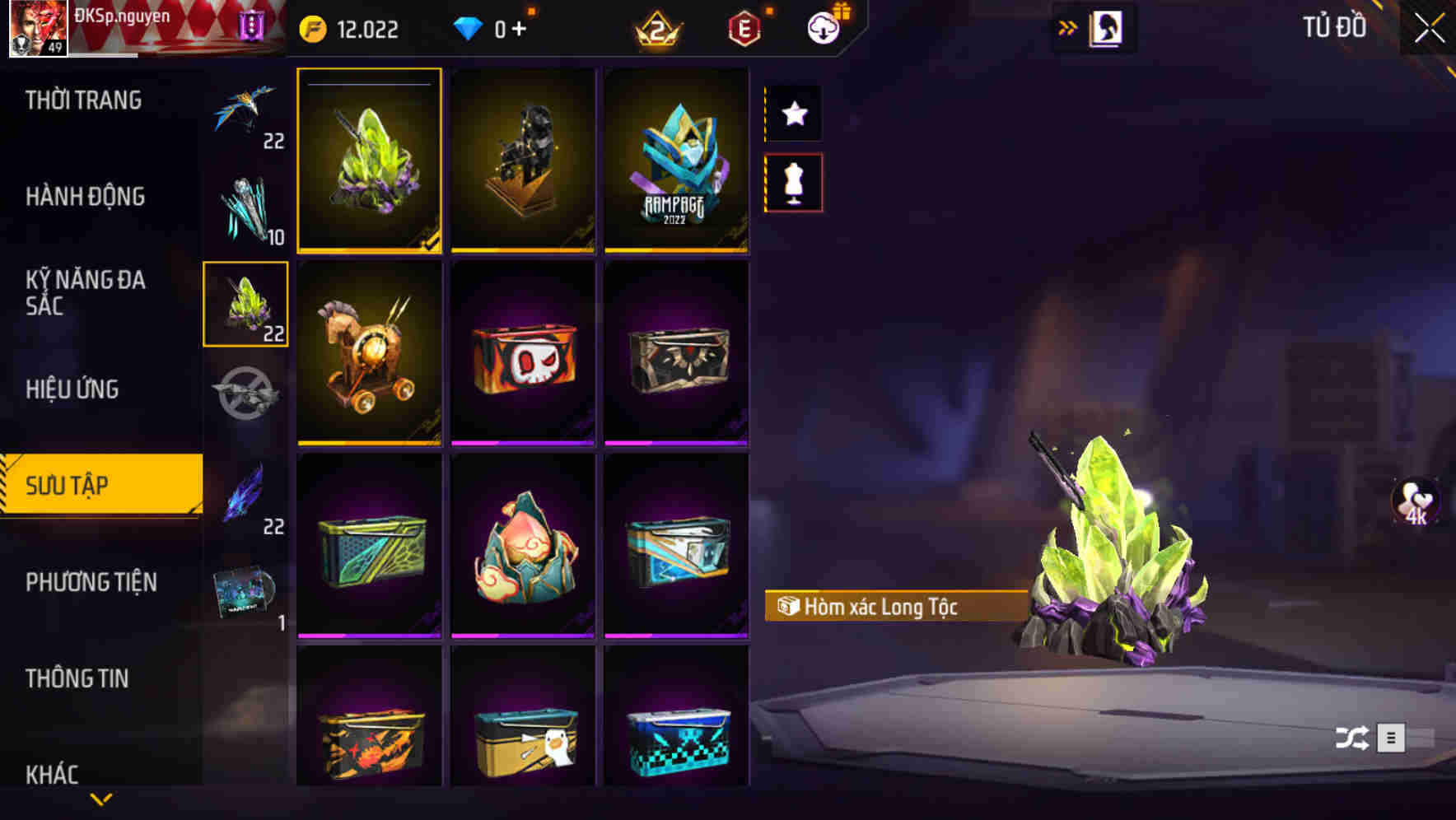The height and width of the screenshot is (820, 1456).
Task: Open the PHƯƠNG TIỆN category
Action: [x=91, y=581]
